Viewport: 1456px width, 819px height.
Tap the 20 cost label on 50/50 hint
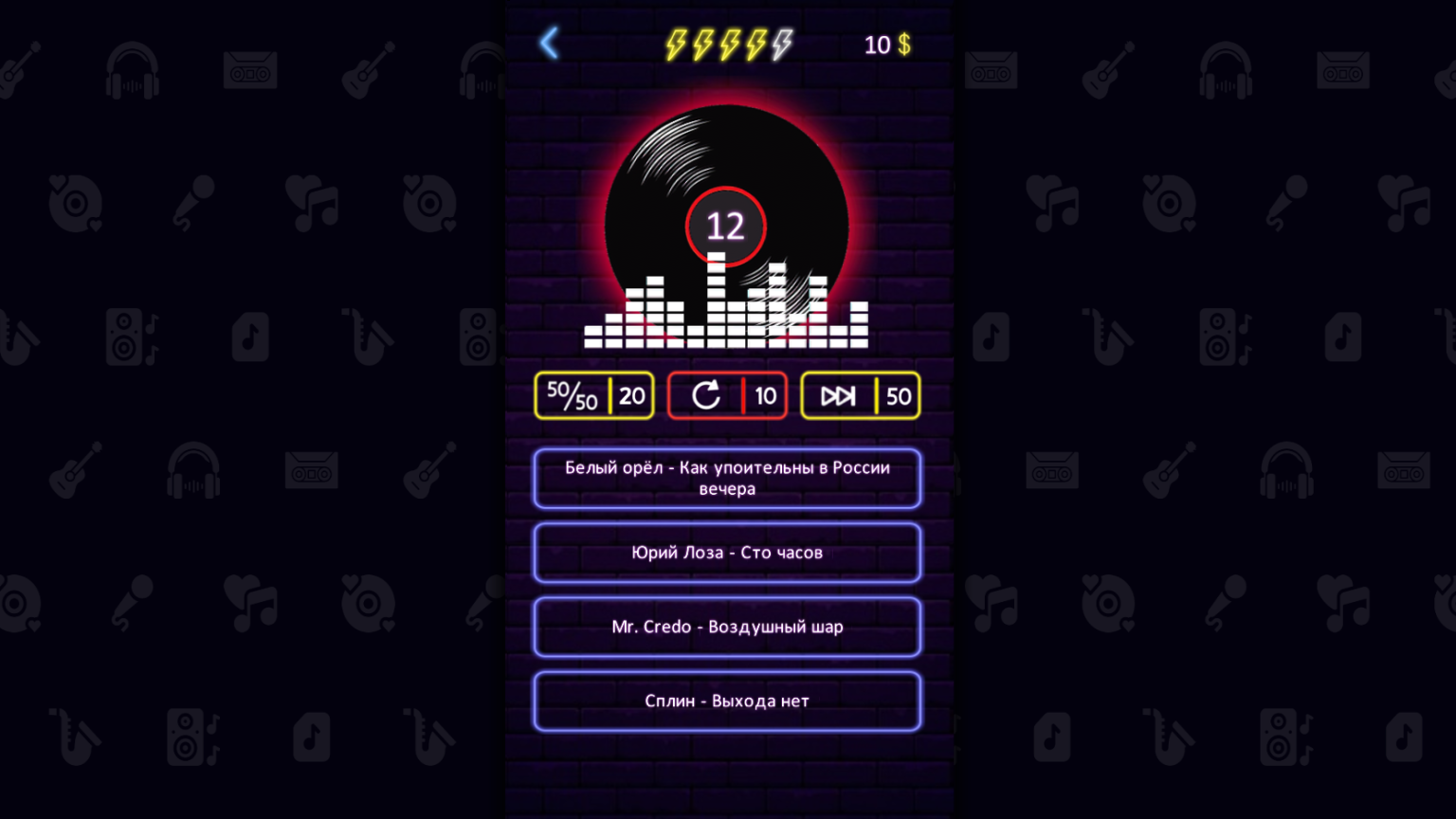click(633, 395)
